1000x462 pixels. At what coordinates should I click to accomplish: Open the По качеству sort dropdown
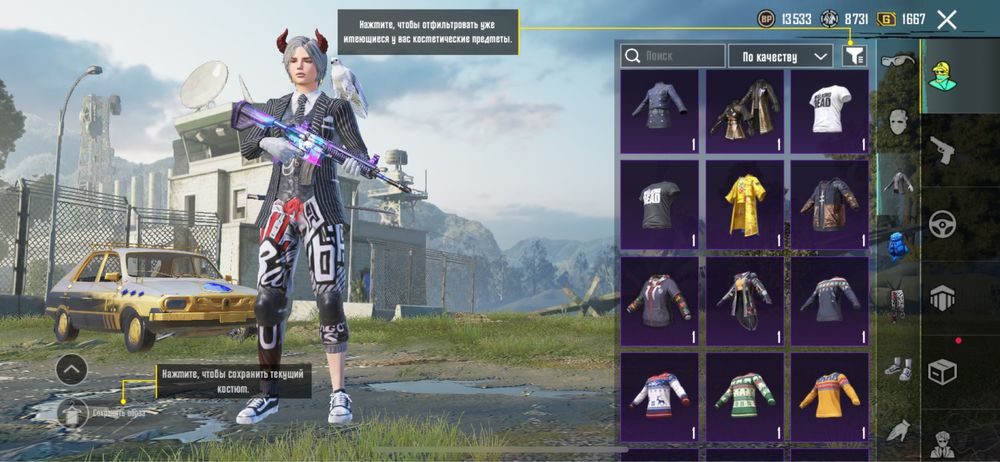point(781,56)
